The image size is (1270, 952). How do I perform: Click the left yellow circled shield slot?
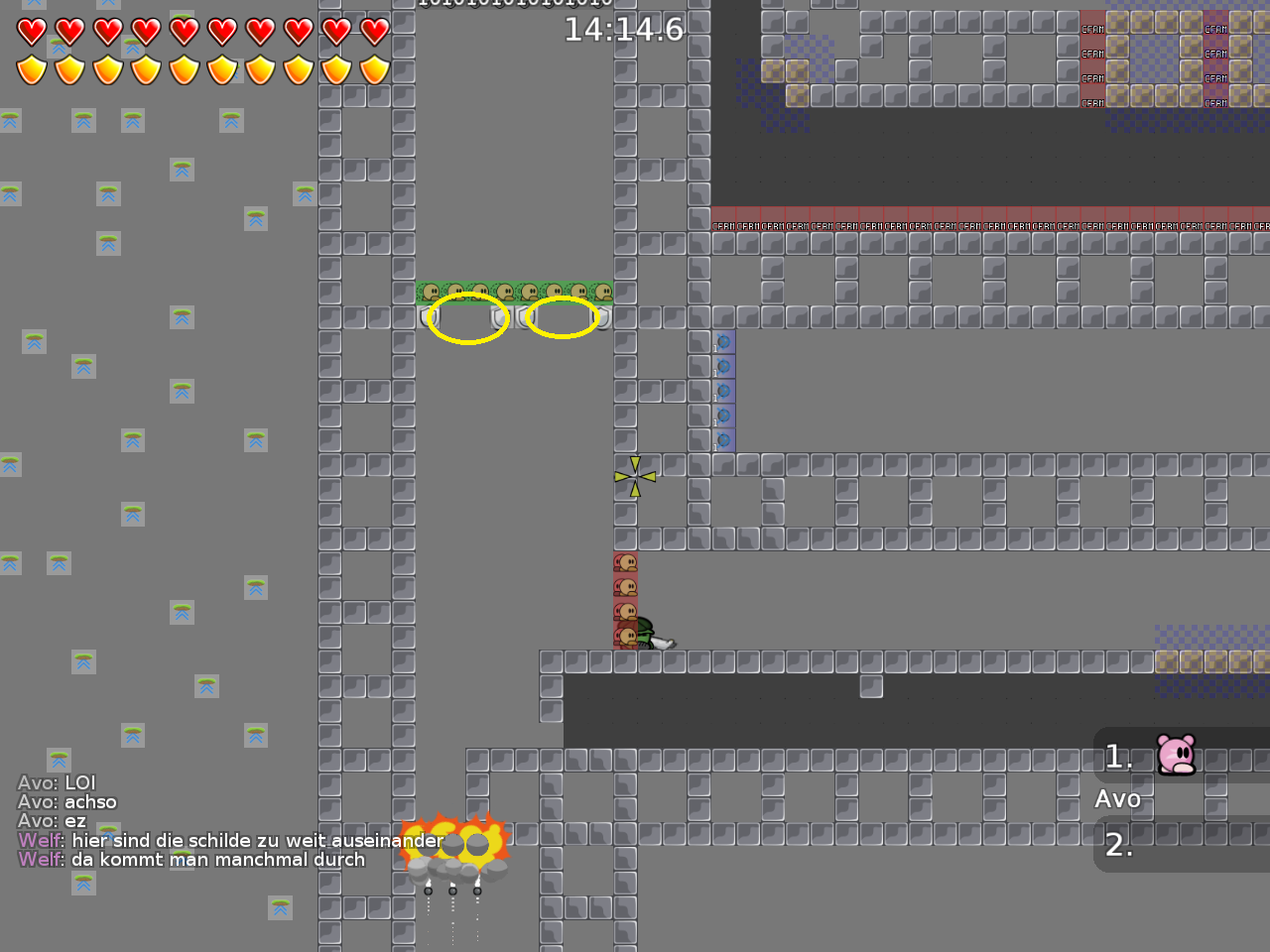(x=466, y=318)
